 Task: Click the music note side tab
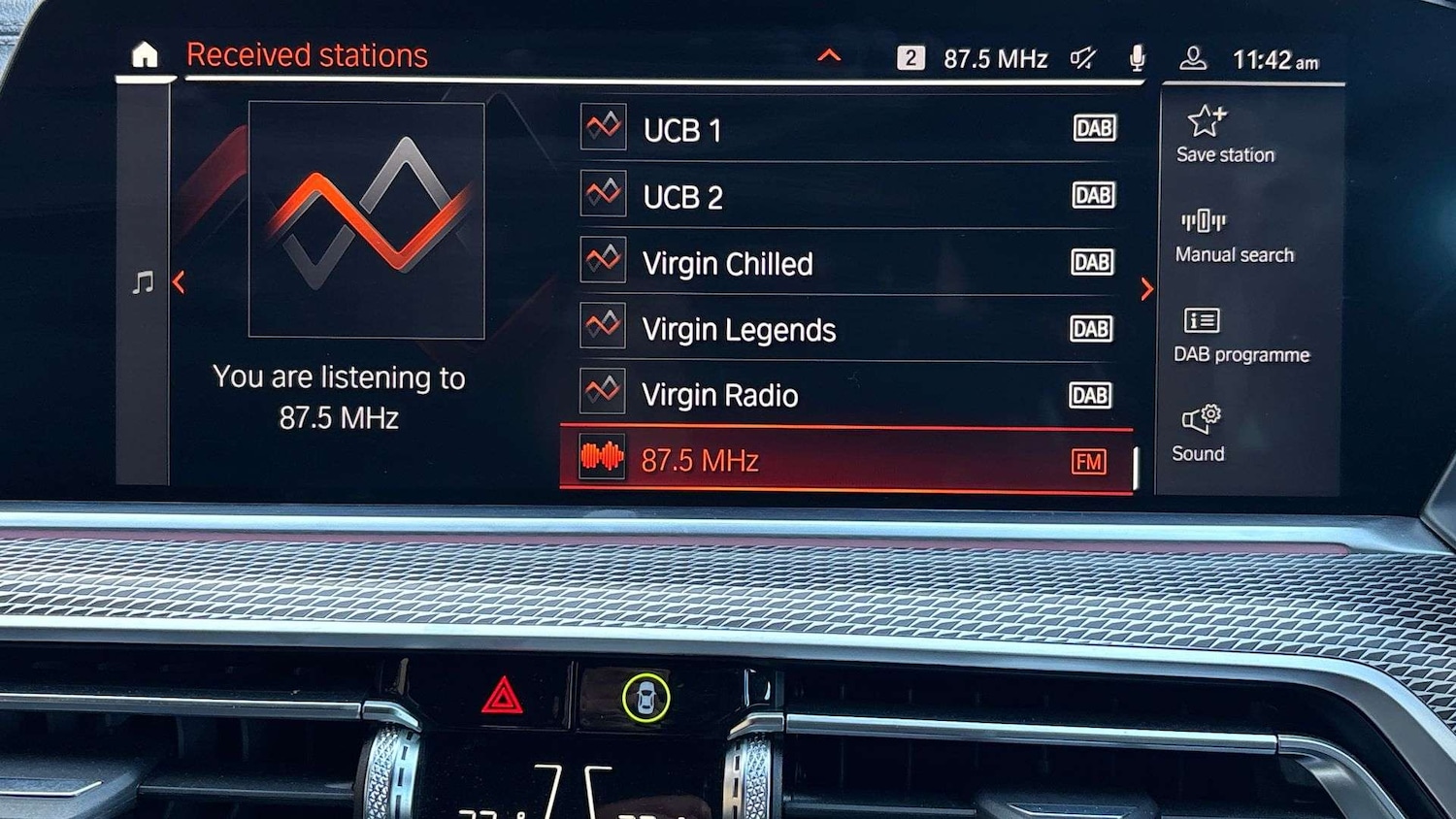click(143, 283)
